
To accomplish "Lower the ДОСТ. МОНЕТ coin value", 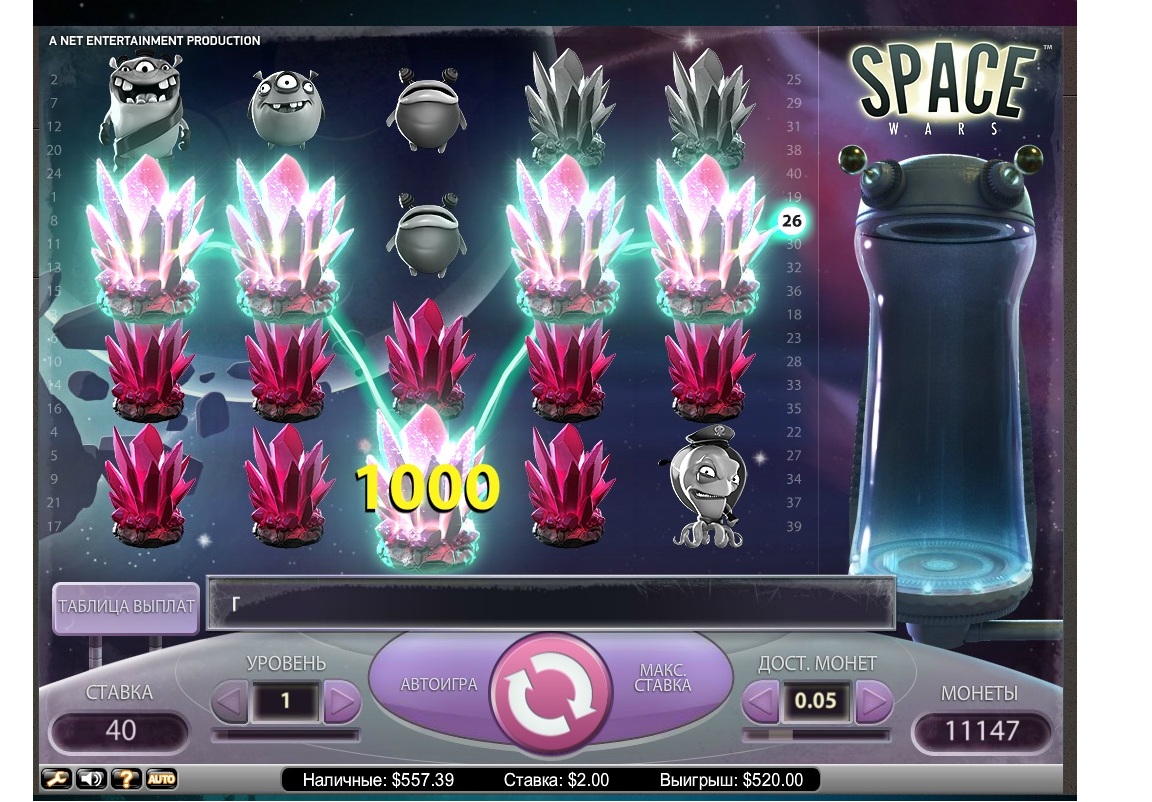I will (x=758, y=702).
